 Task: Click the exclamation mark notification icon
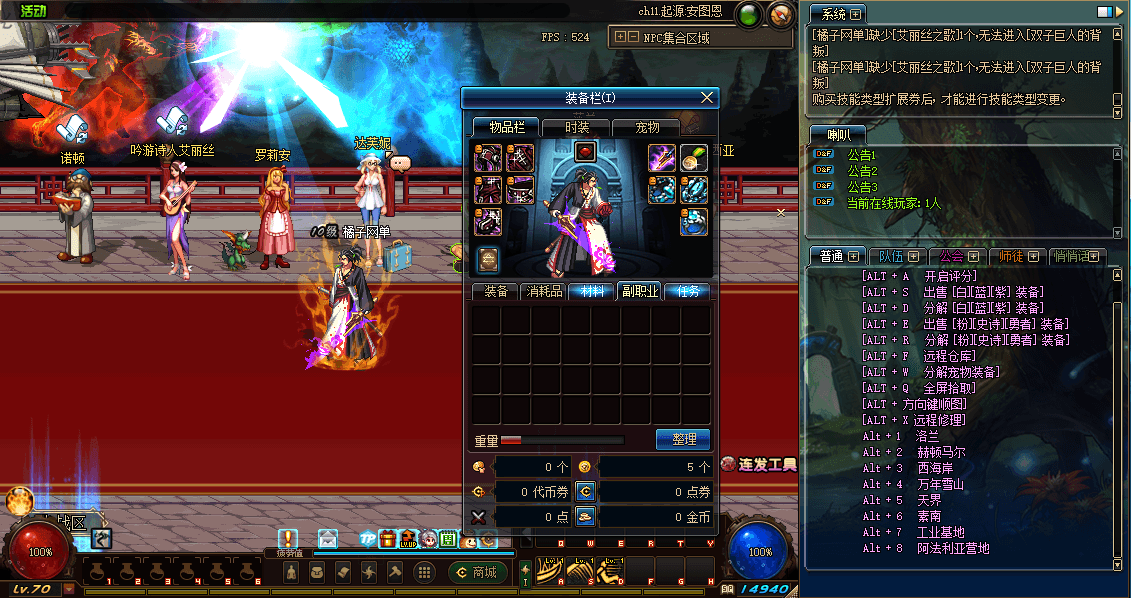[x=289, y=538]
